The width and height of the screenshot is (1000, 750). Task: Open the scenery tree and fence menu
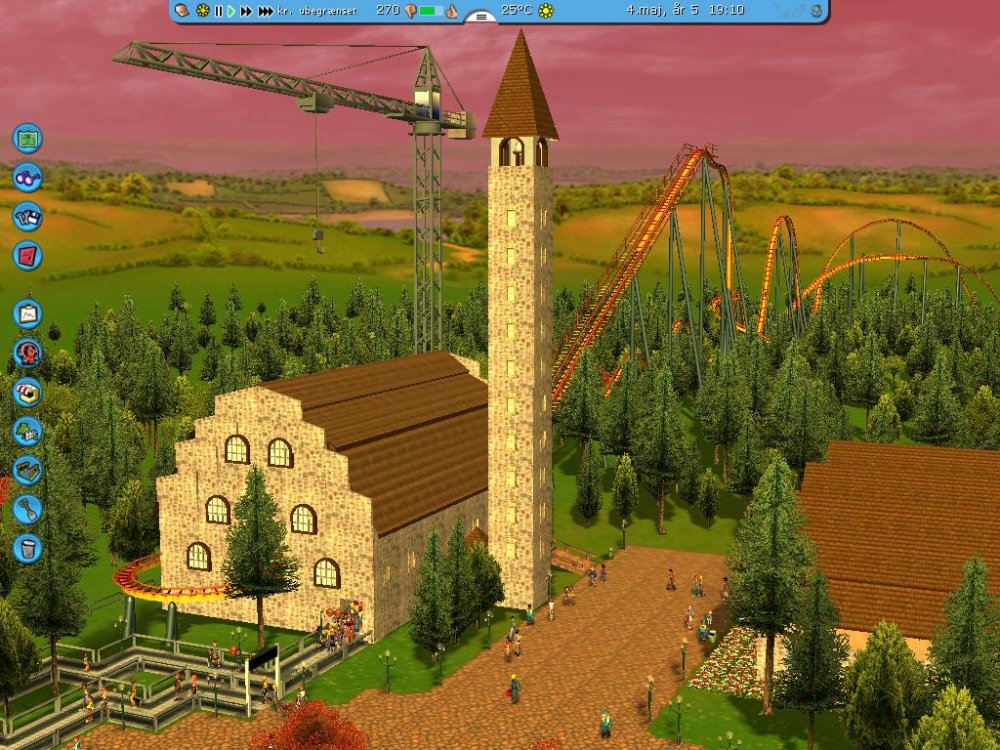[28, 431]
